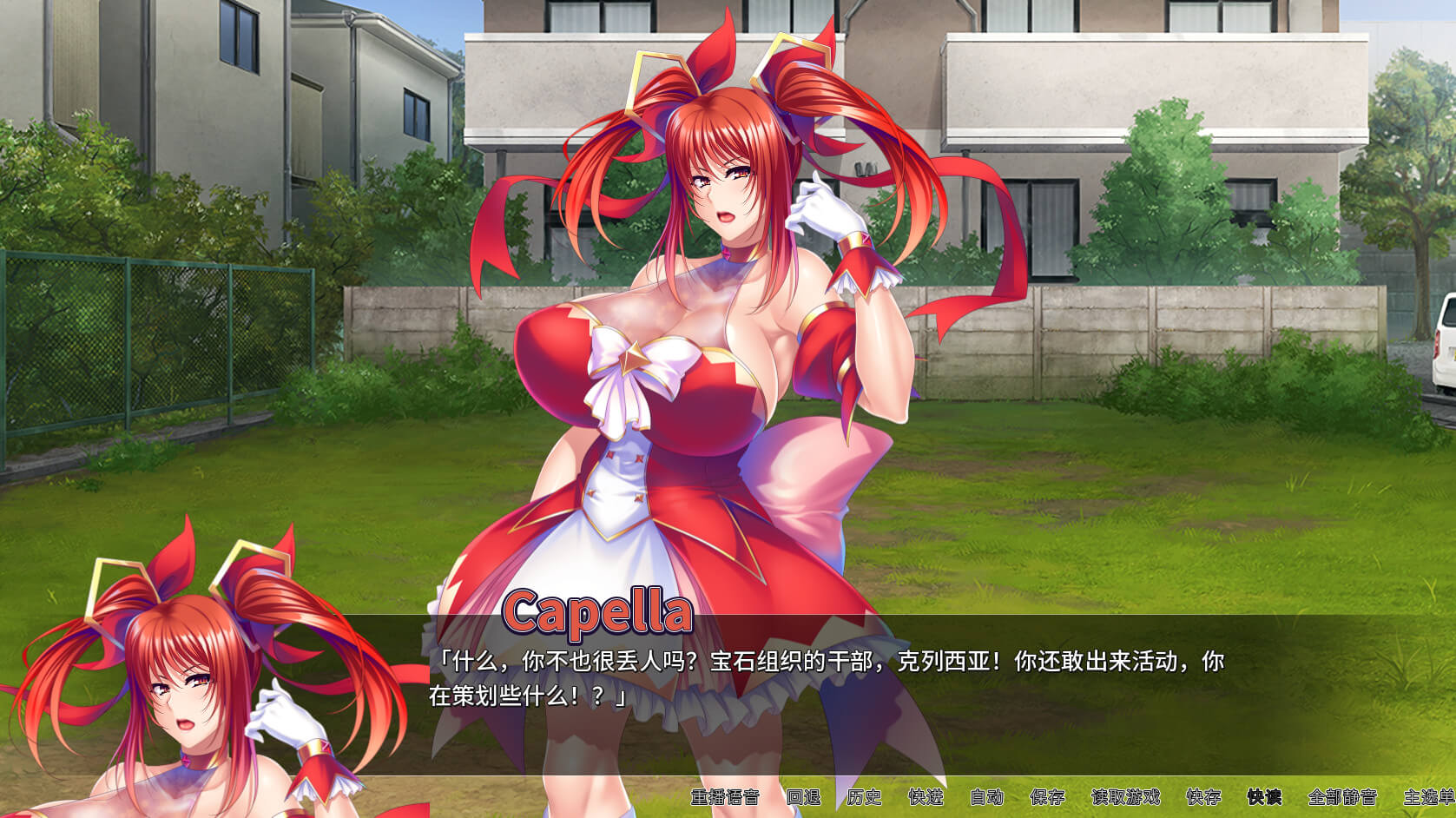Viewport: 1456px width, 818px height.
Task: Toggle 自动 auto-play mode
Action: tap(986, 797)
